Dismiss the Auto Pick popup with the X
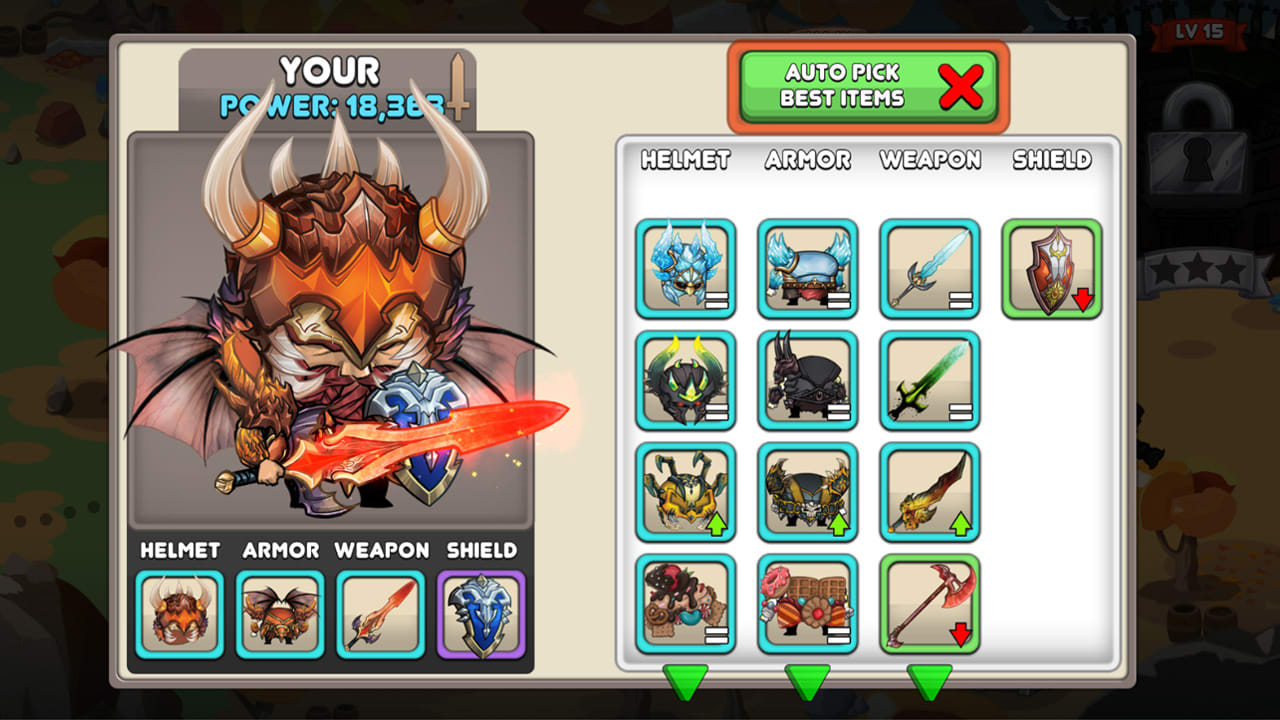Image resolution: width=1280 pixels, height=720 pixels. [961, 86]
